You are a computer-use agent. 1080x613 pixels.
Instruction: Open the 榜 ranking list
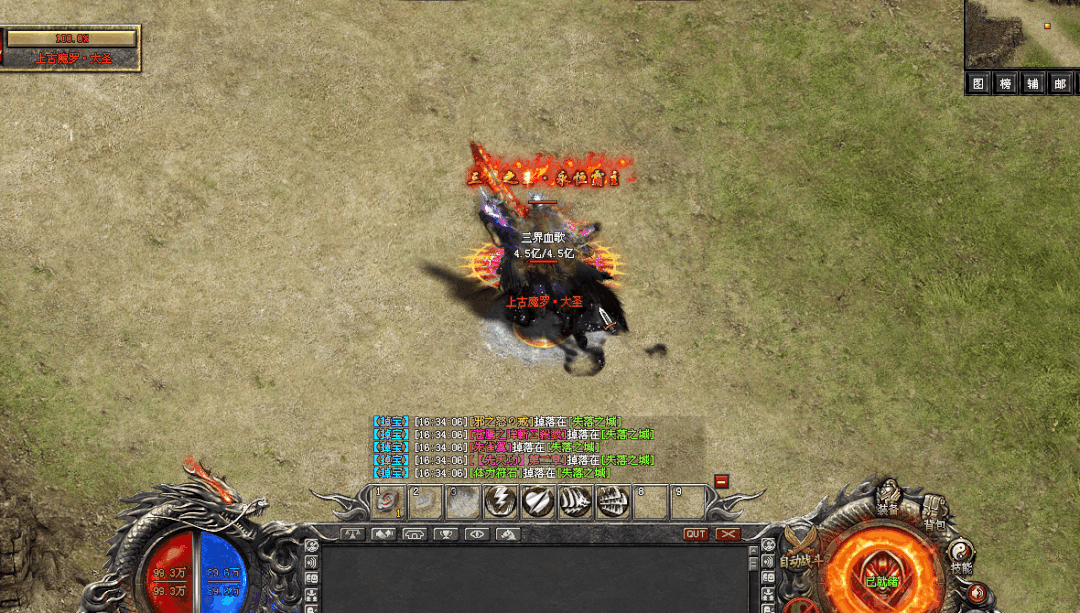point(1006,84)
